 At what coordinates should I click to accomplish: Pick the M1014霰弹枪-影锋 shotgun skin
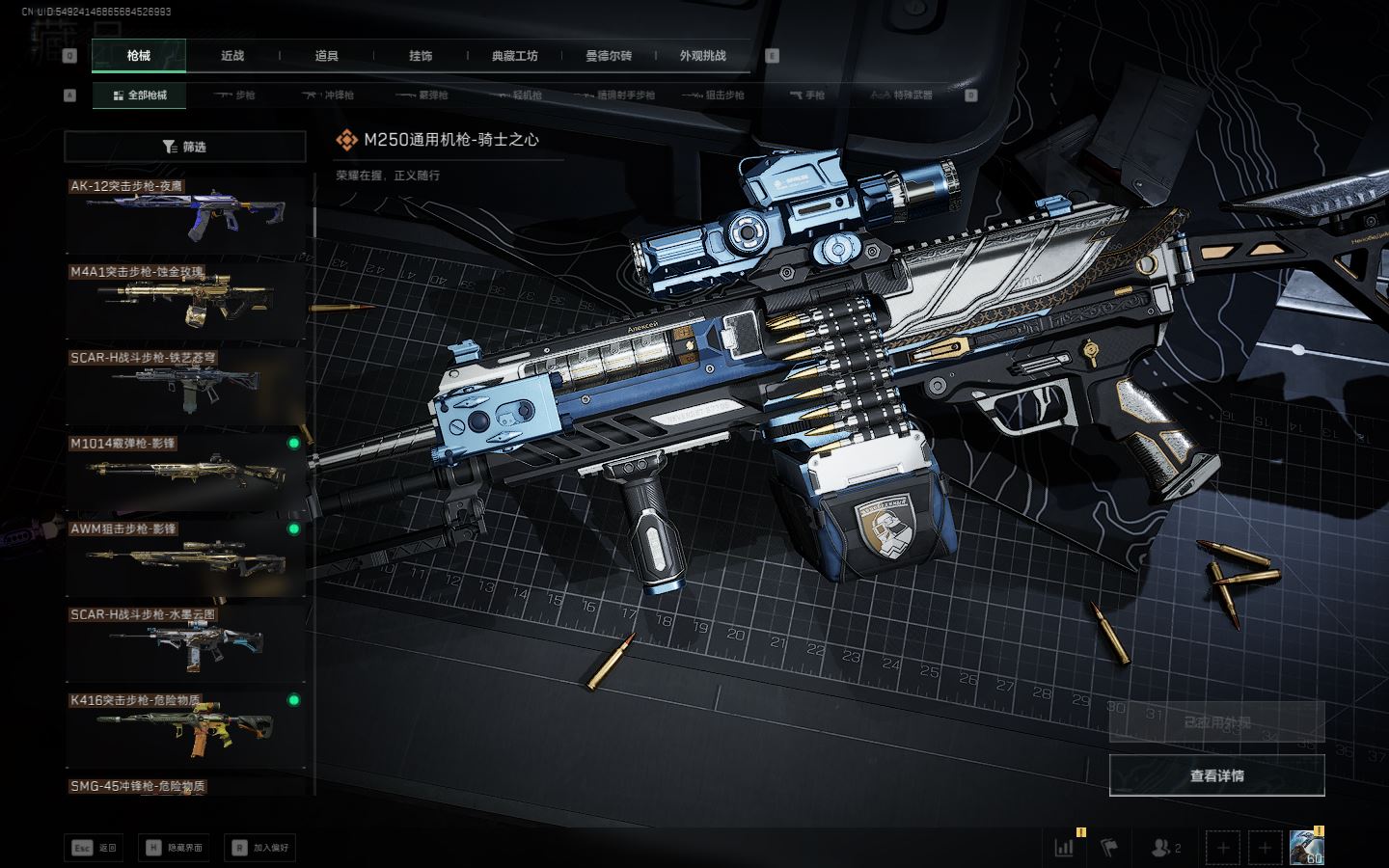tap(184, 473)
